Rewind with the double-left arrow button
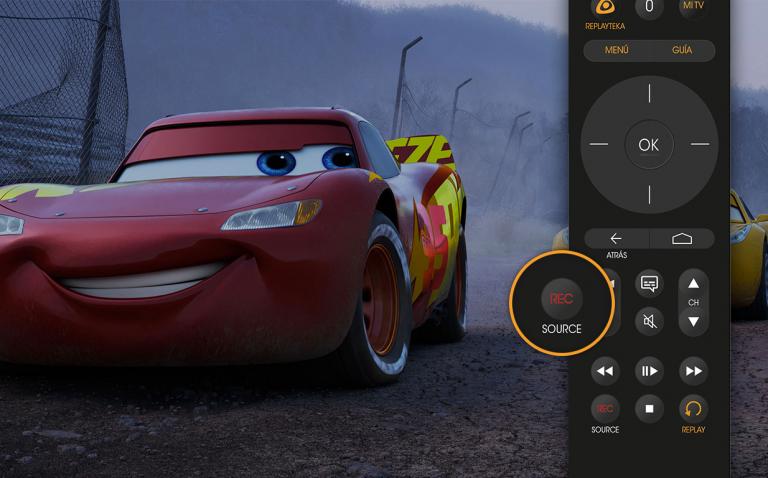768x478 pixels. tap(604, 371)
